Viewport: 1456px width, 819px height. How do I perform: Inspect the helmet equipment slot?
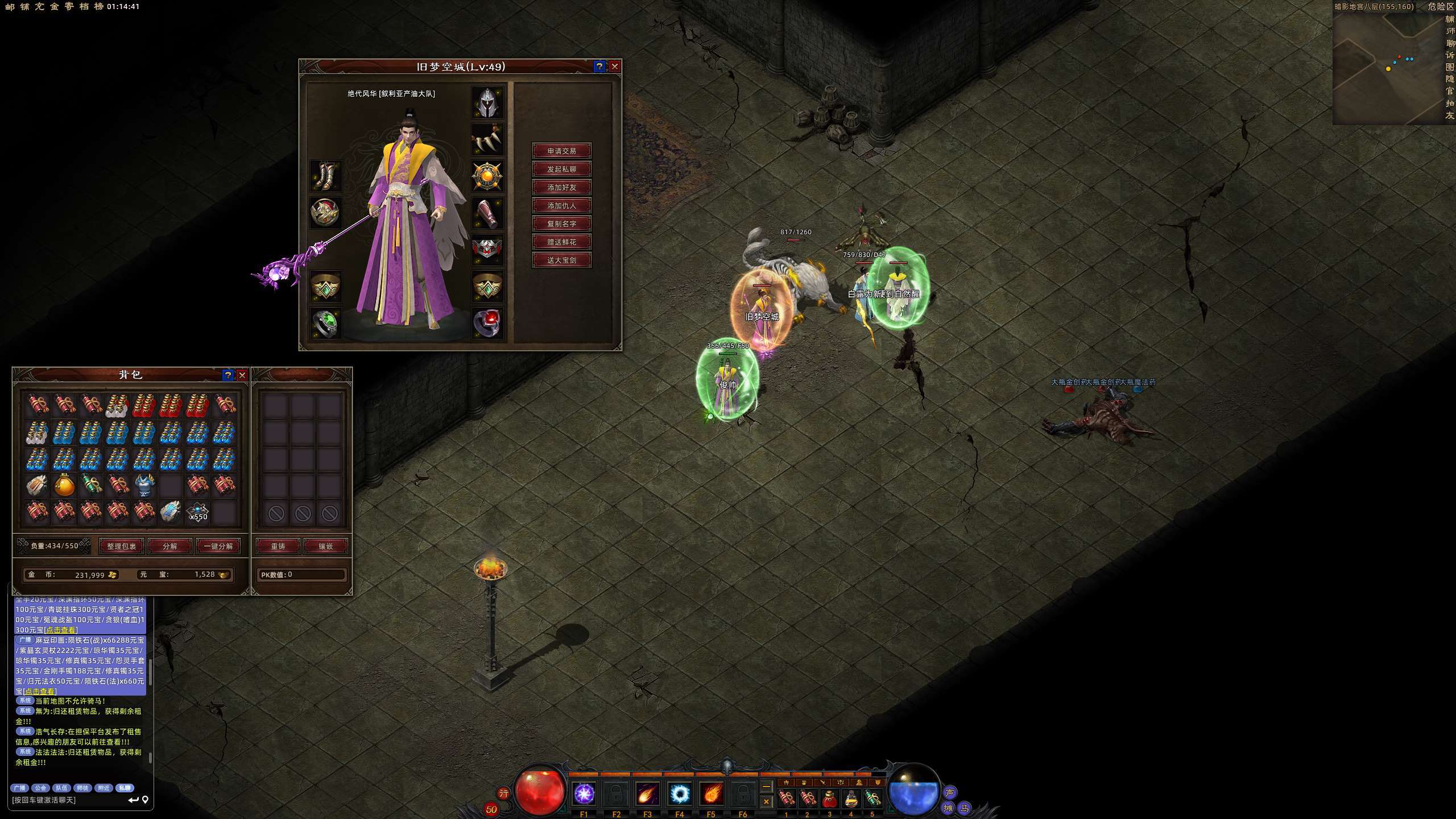coord(487,102)
